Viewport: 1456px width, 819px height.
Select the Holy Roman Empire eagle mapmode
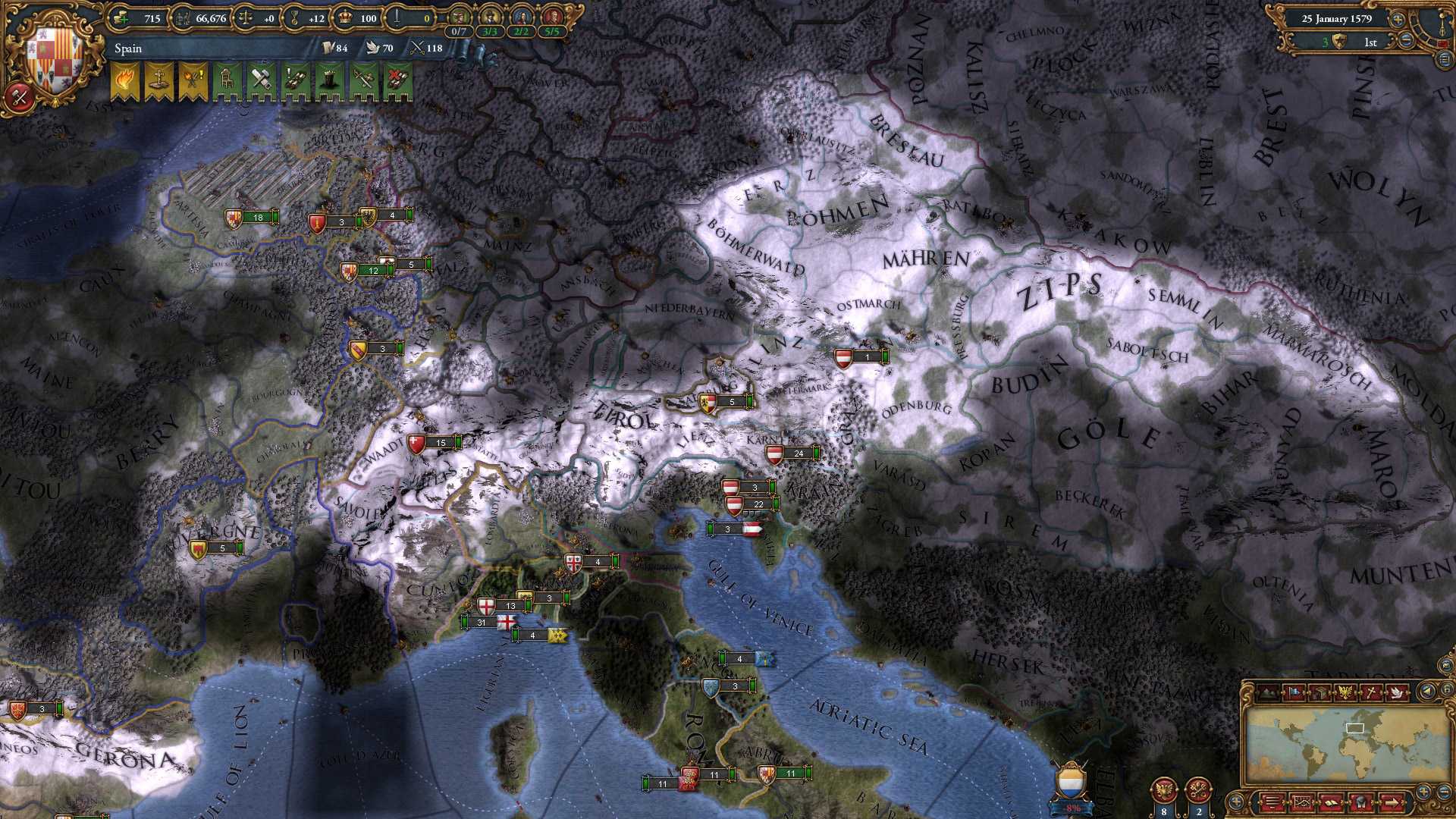1346,691
